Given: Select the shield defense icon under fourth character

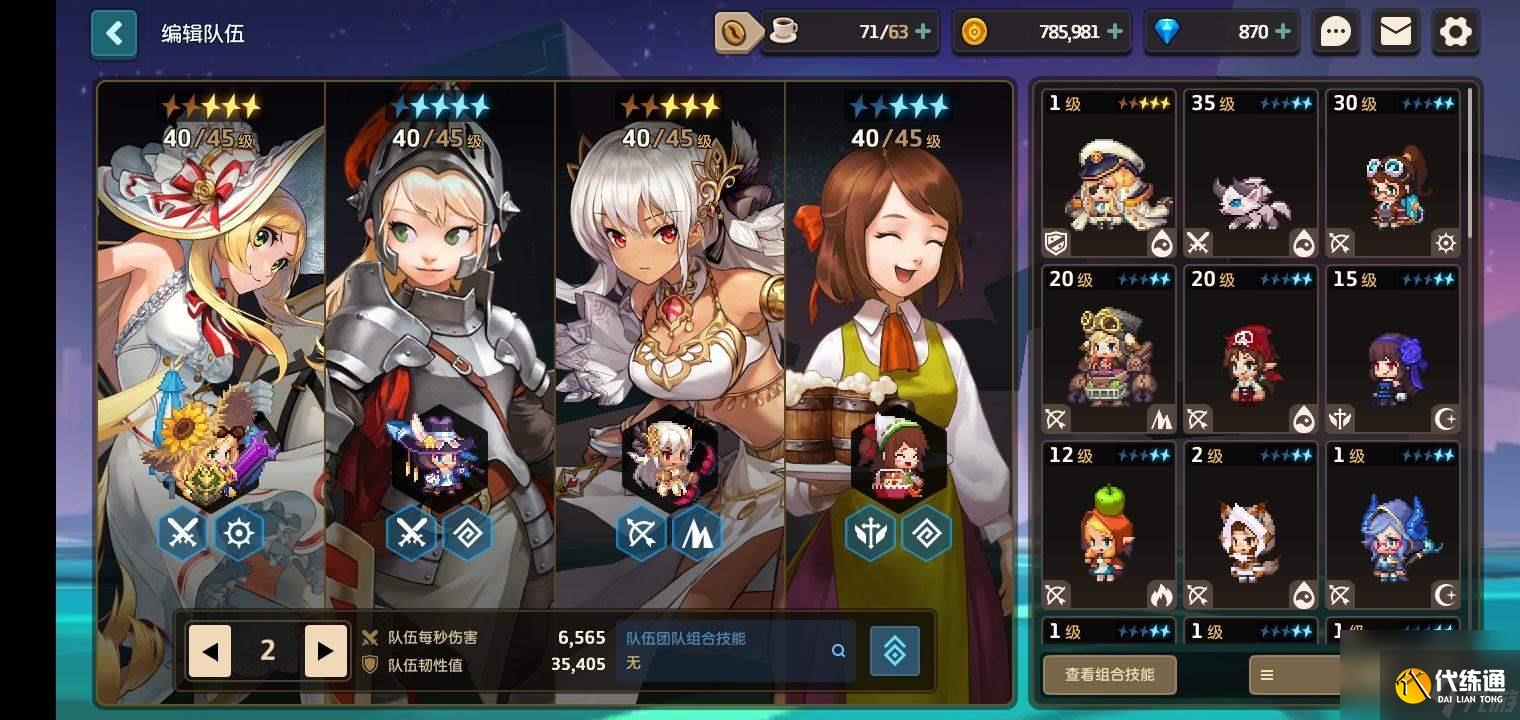Looking at the screenshot, I should click(x=869, y=533).
